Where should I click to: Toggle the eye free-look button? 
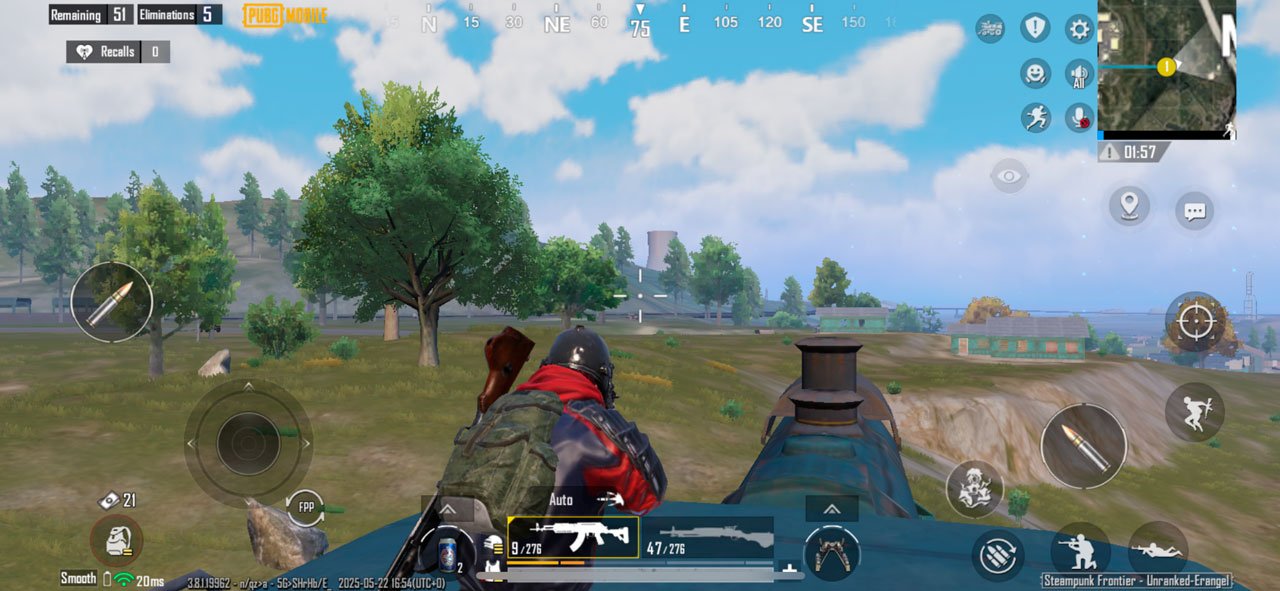pyautogui.click(x=1010, y=176)
